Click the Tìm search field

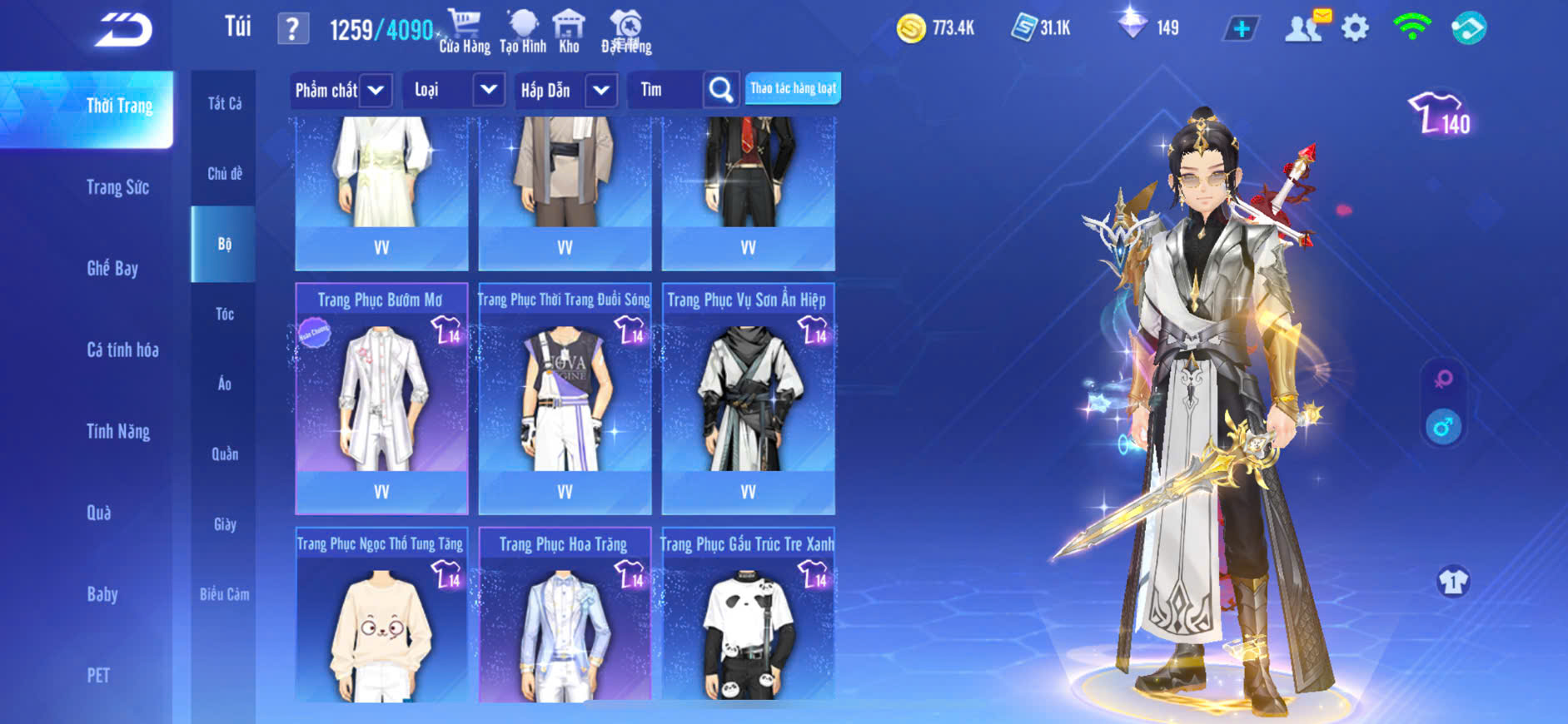click(666, 90)
